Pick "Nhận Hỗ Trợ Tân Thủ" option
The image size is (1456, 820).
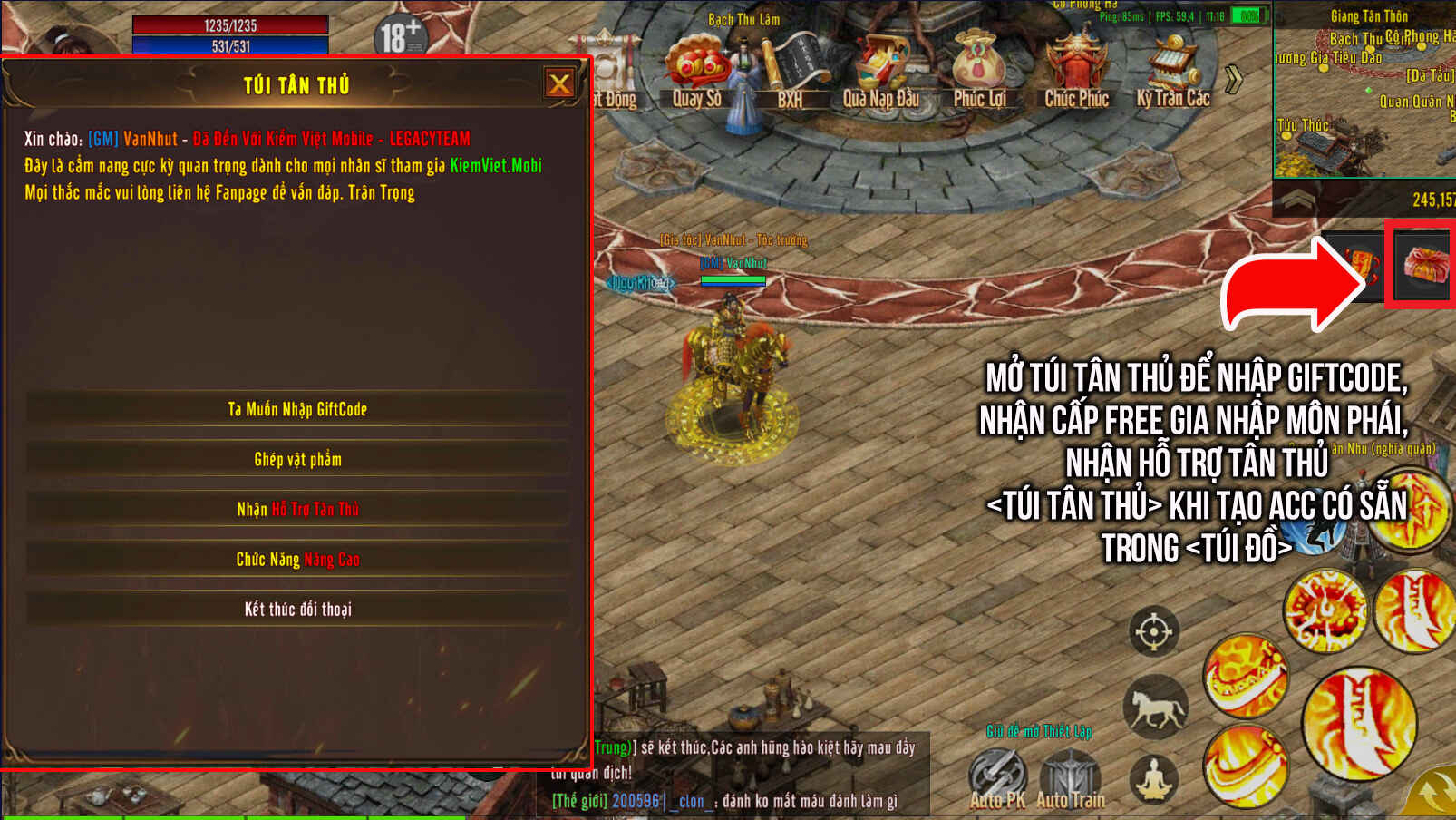pyautogui.click(x=297, y=509)
